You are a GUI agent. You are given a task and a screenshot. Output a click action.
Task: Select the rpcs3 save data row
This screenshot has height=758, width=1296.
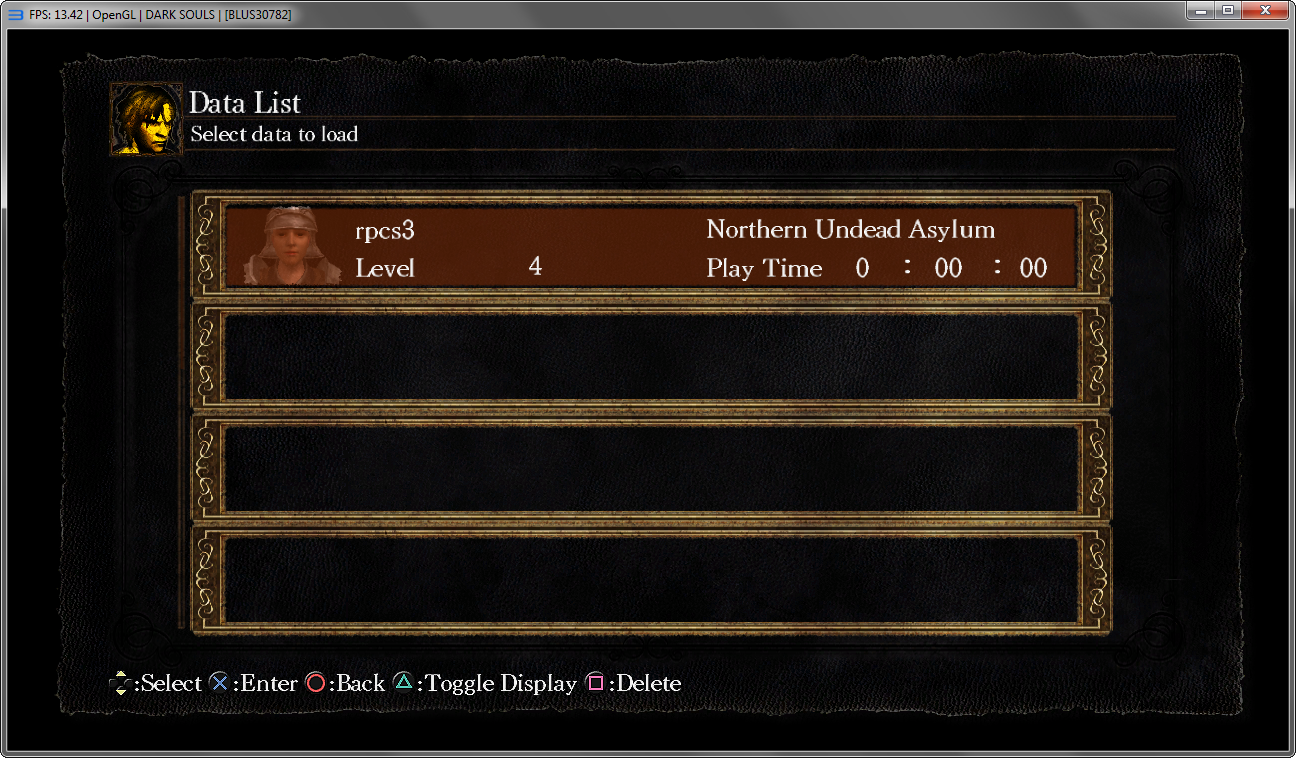(x=650, y=247)
